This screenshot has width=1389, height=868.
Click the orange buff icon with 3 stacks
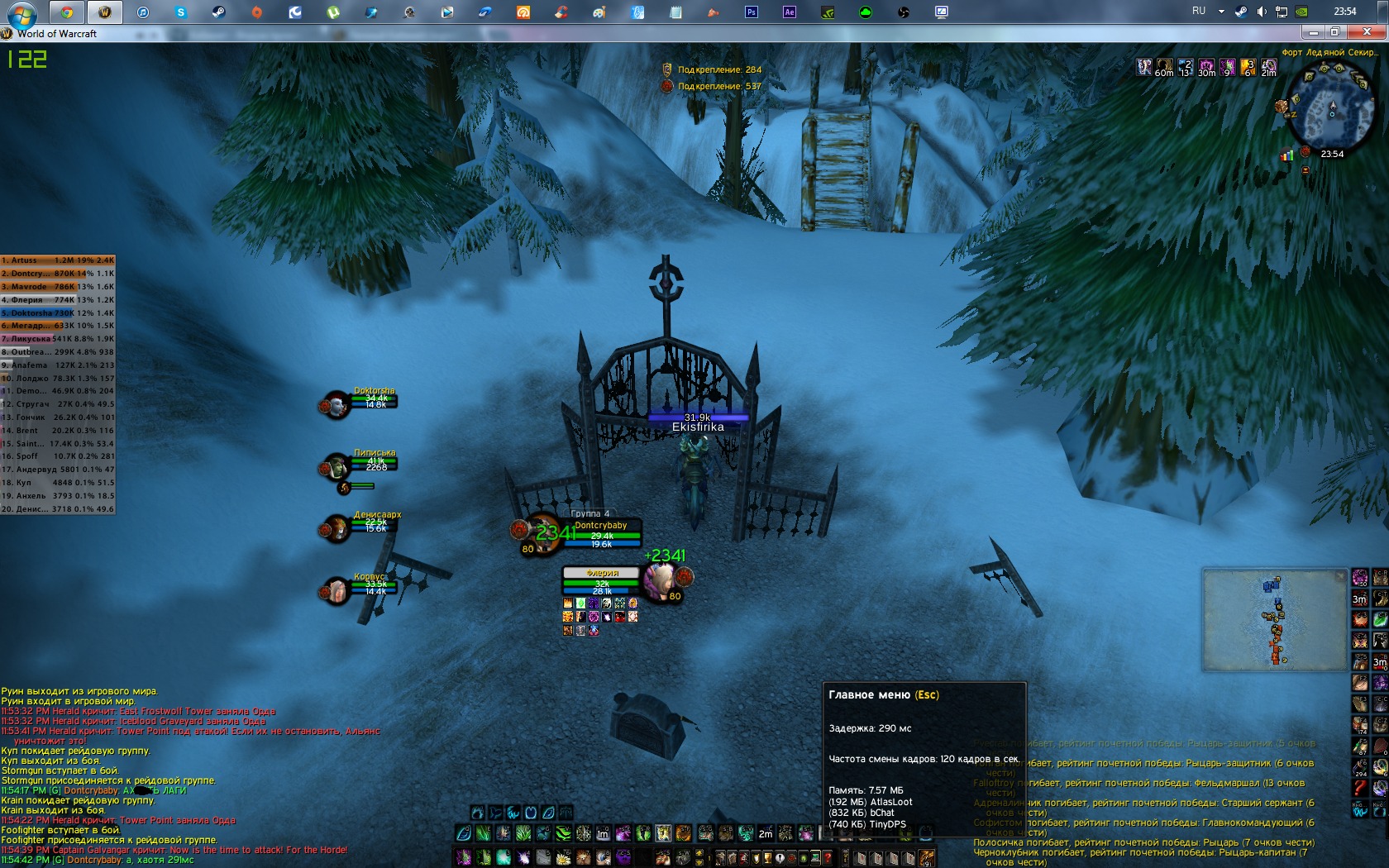(x=1248, y=66)
